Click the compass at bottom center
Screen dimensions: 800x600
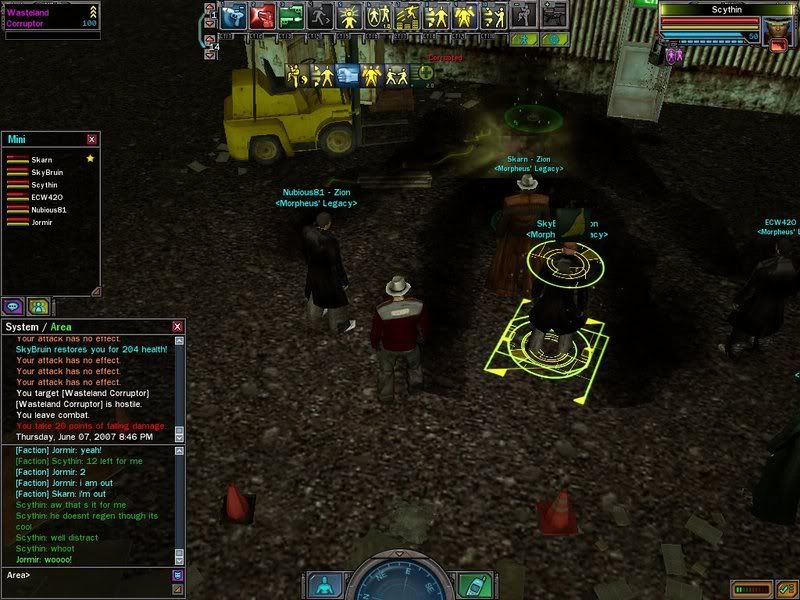click(400, 578)
